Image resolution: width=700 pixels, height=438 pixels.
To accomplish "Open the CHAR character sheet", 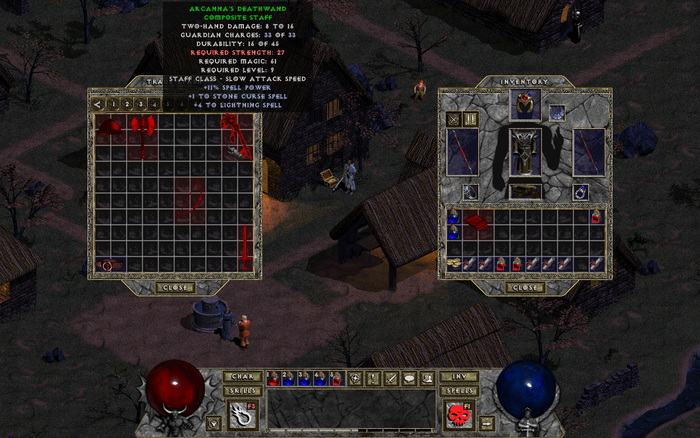I will pyautogui.click(x=243, y=376).
